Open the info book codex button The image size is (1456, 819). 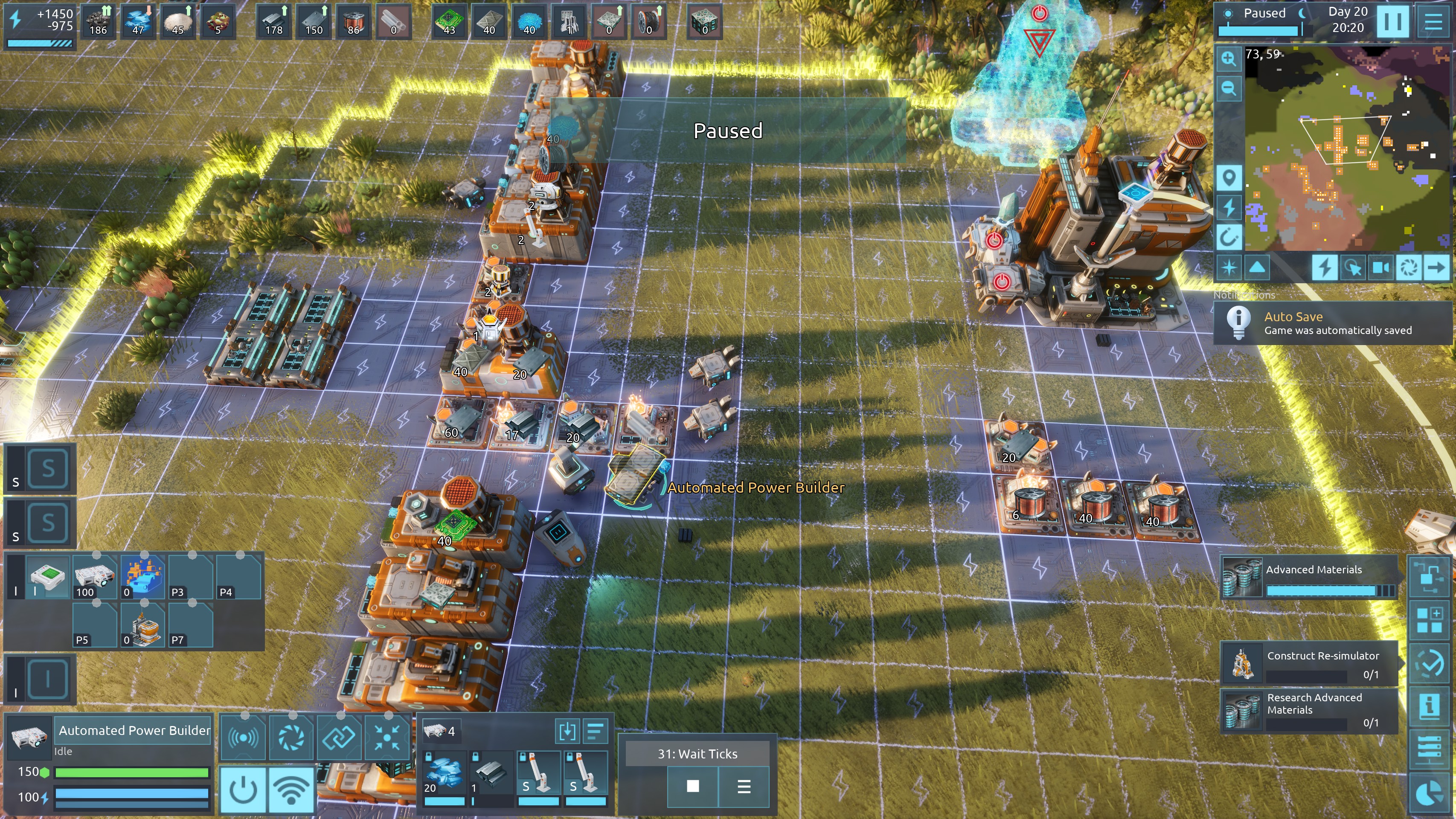pos(1429,706)
